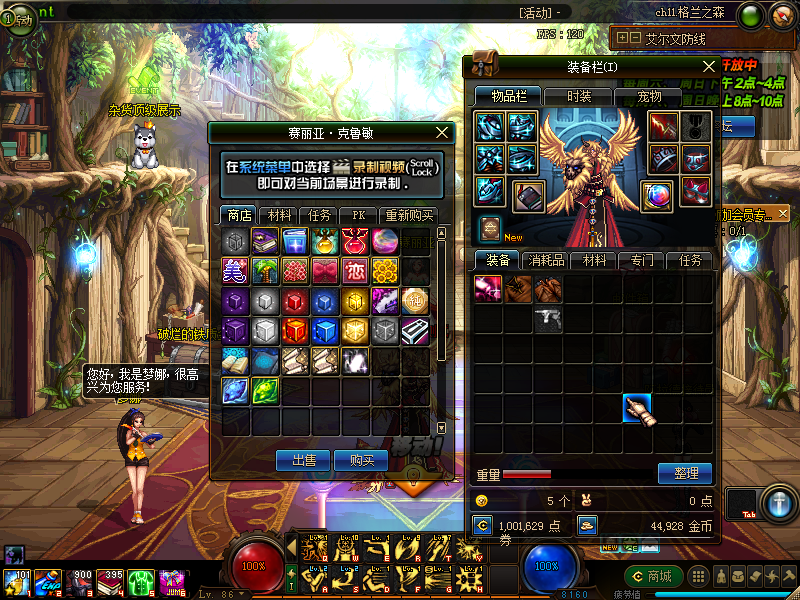
Task: Click the 购买 buy button
Action: 360,460
